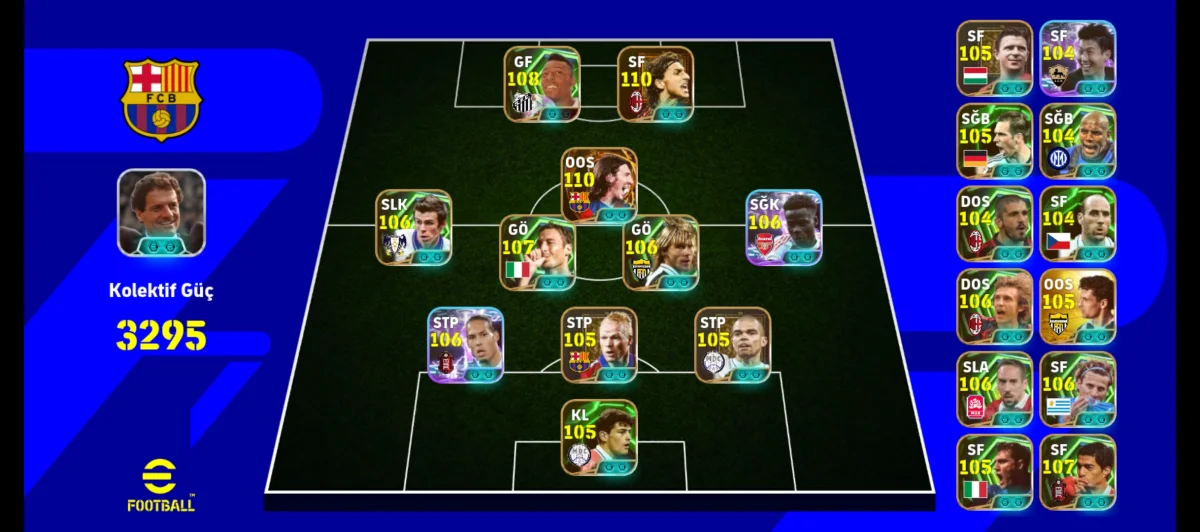1200x532 pixels.
Task: Select the SĞB 105 substitute with Germany flag
Action: pos(994,141)
